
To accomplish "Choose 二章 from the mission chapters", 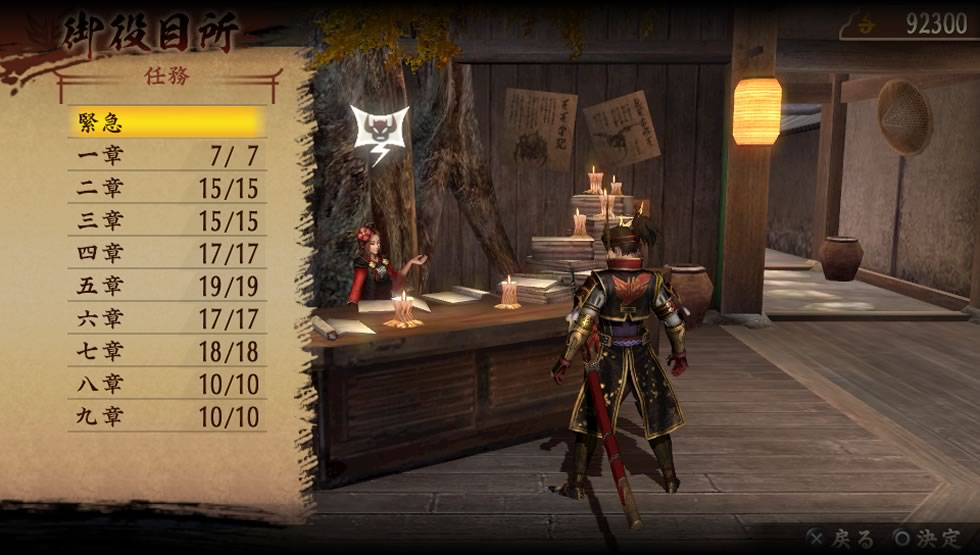I will click(x=167, y=188).
